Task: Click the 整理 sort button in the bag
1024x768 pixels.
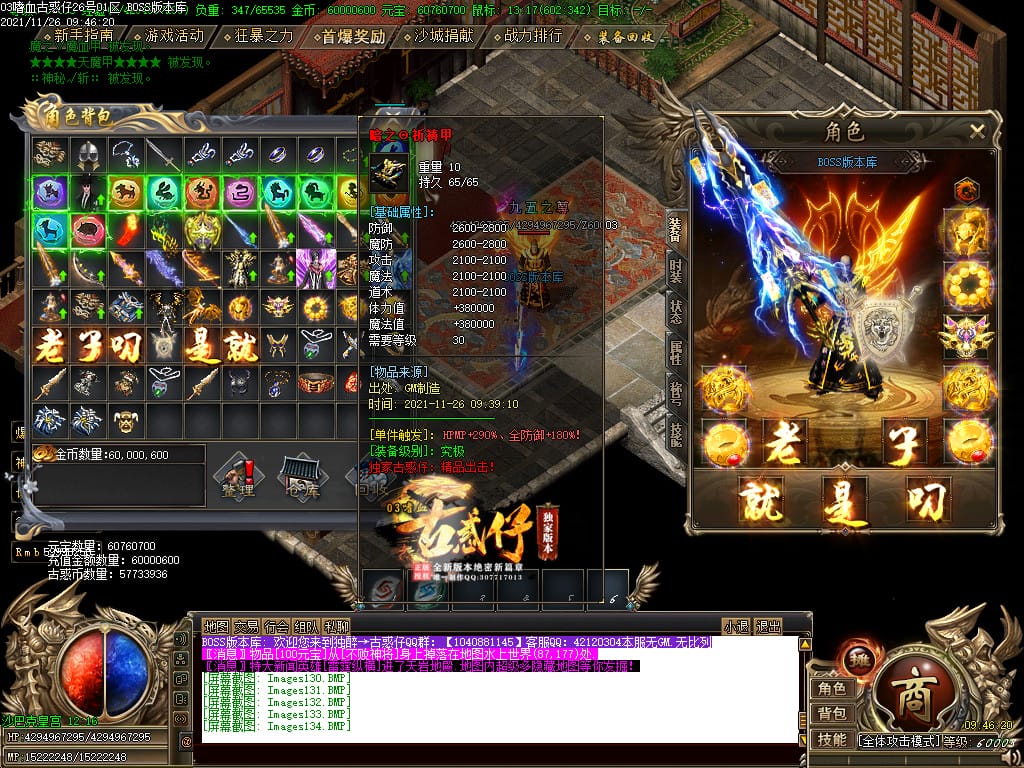Action: [238, 478]
